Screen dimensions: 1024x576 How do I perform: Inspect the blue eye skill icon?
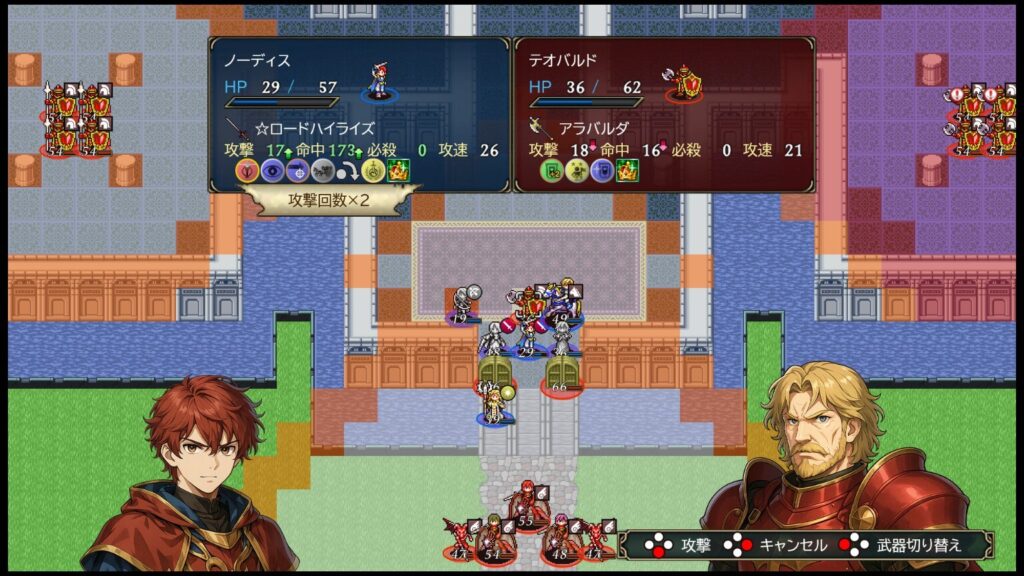click(x=271, y=171)
